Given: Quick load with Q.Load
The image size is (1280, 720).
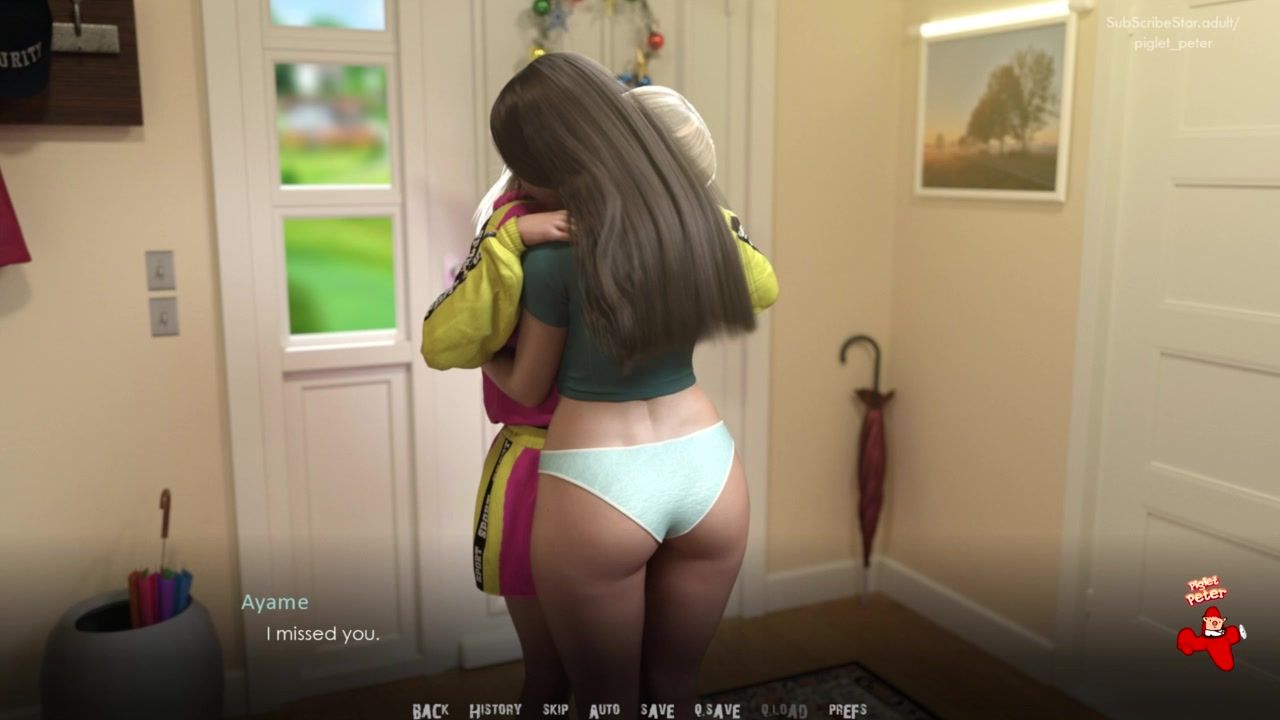Looking at the screenshot, I should (784, 710).
